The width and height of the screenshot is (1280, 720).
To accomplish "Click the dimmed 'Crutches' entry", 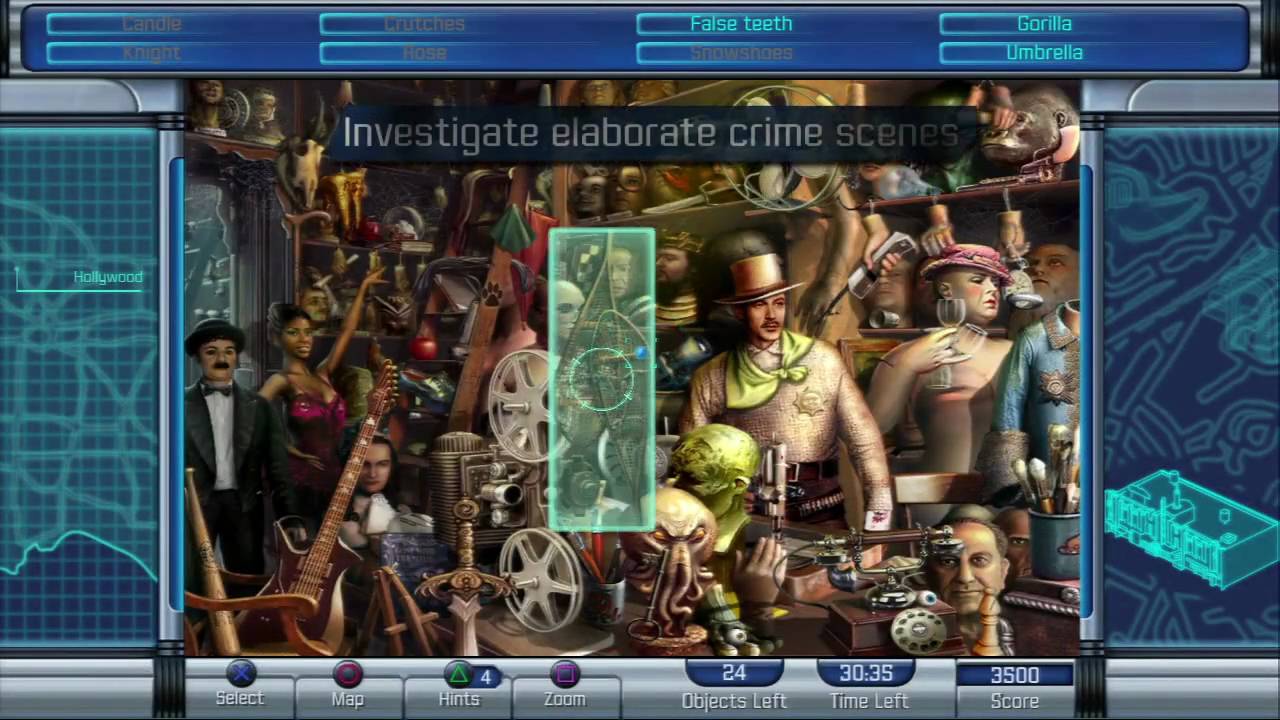I will 424,23.
